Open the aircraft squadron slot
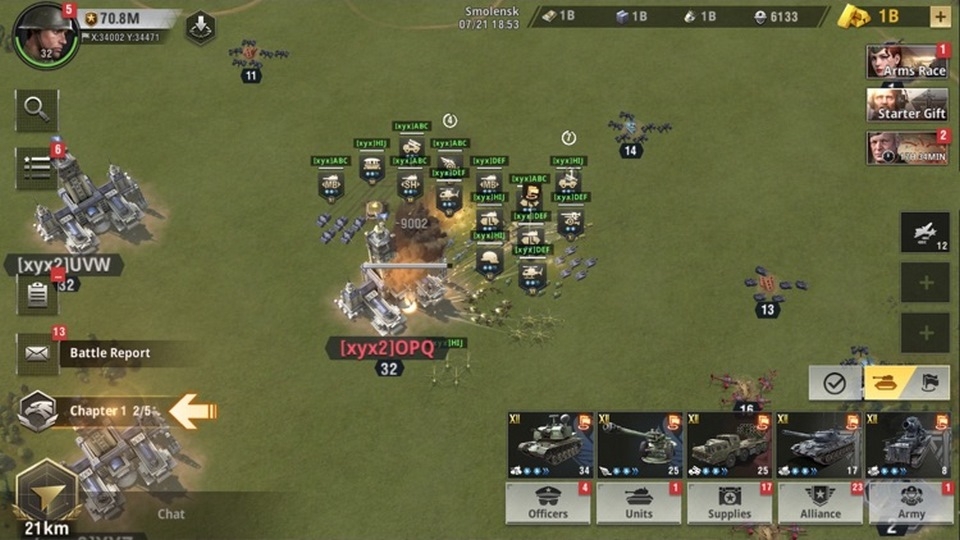The image size is (960, 540). [925, 232]
